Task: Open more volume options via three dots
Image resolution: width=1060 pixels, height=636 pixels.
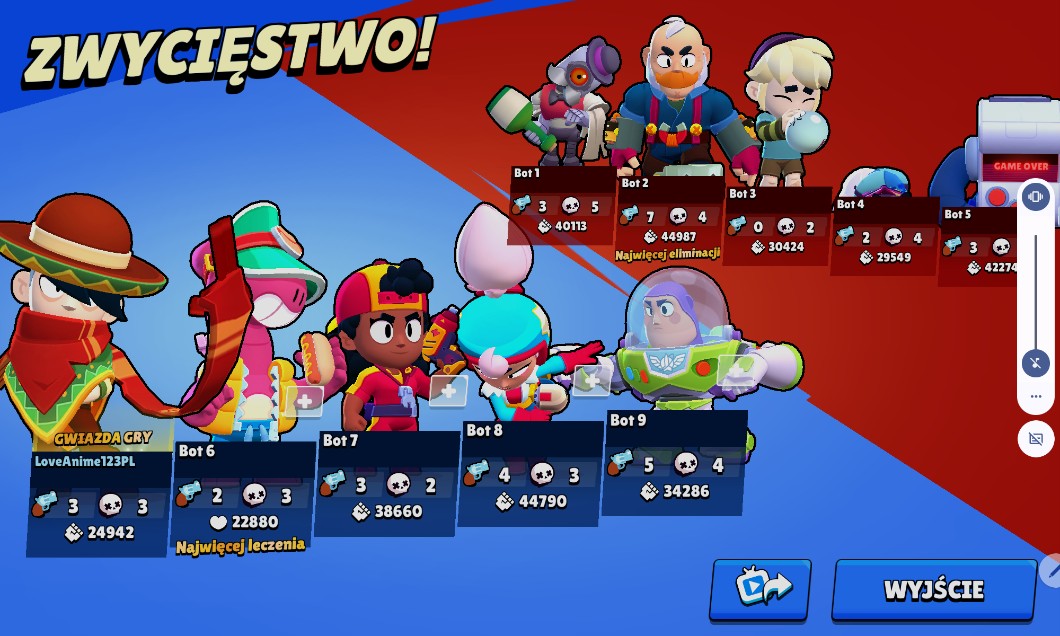Action: pyautogui.click(x=1035, y=397)
